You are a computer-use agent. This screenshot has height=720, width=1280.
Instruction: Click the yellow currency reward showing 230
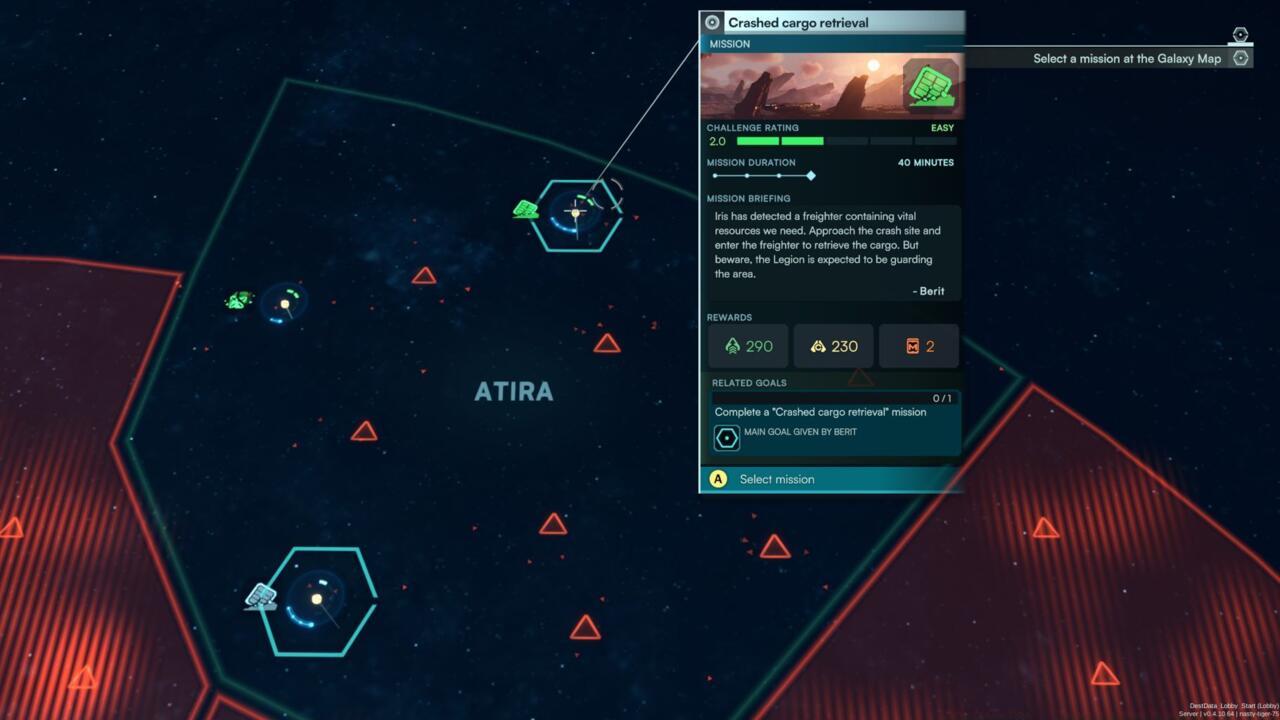click(x=833, y=346)
